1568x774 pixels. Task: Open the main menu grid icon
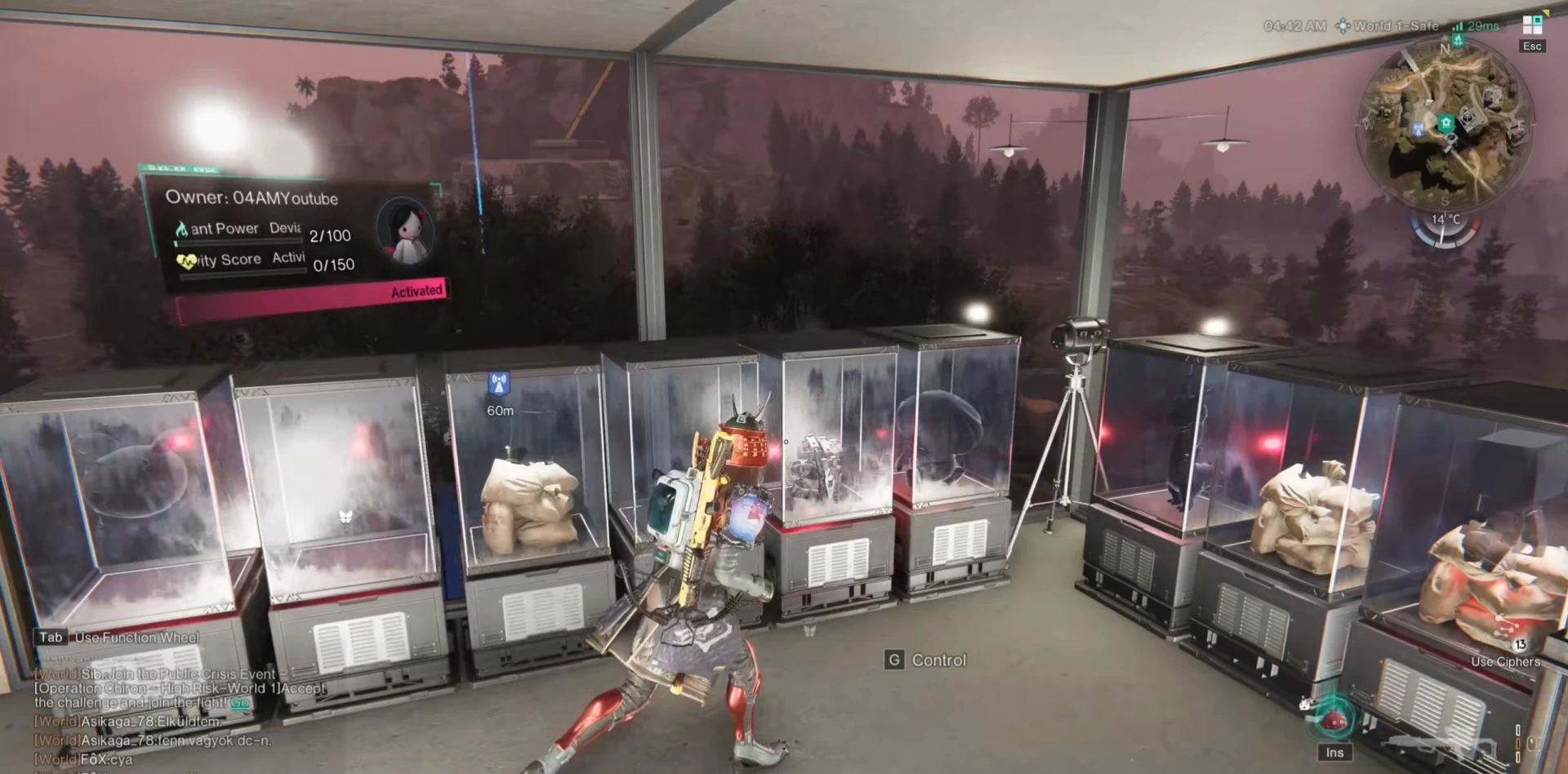coord(1532,24)
